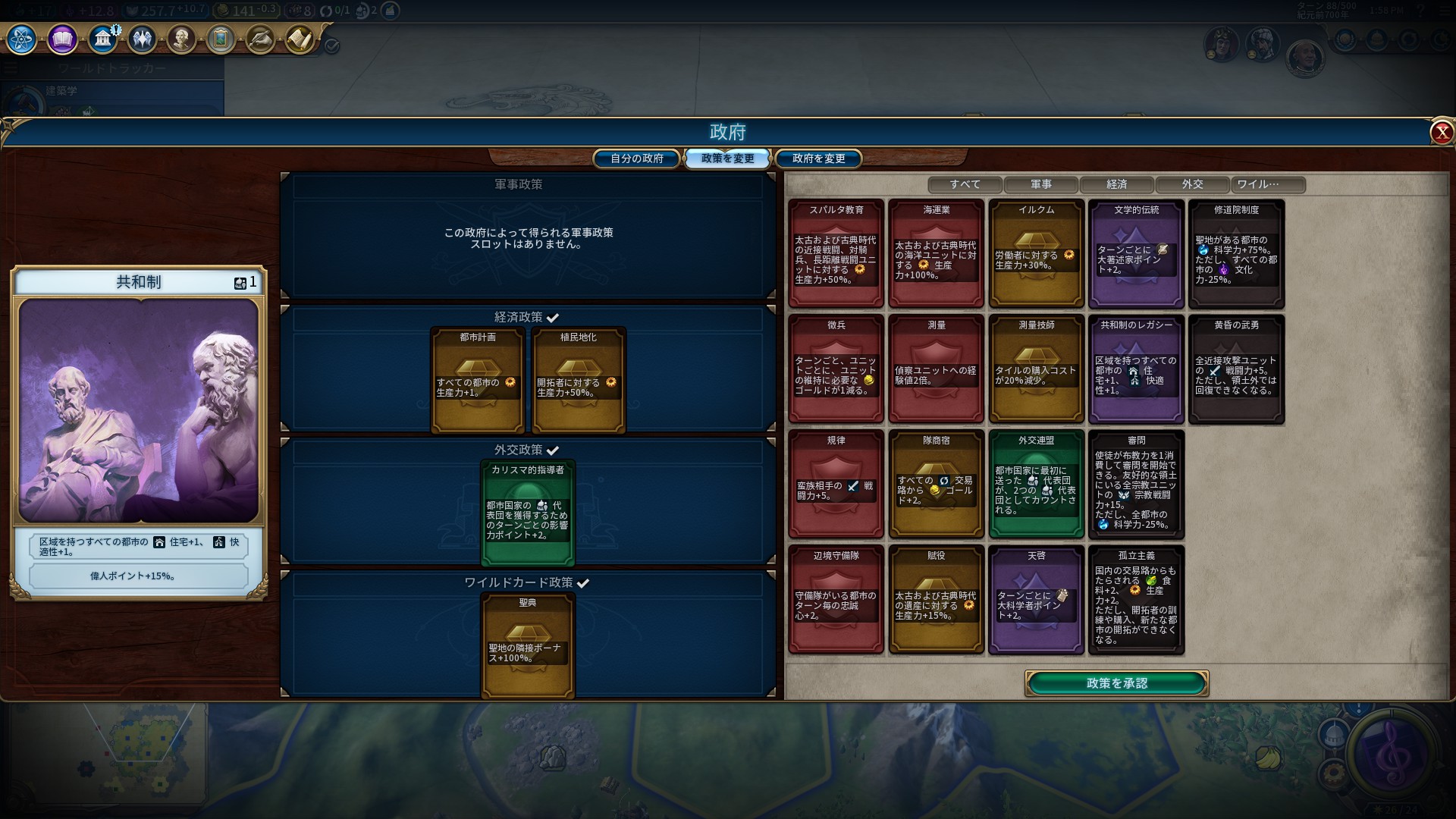Pick the 隊商宿 policy card
Viewport: 1456px width, 819px height.
pyautogui.click(x=937, y=484)
